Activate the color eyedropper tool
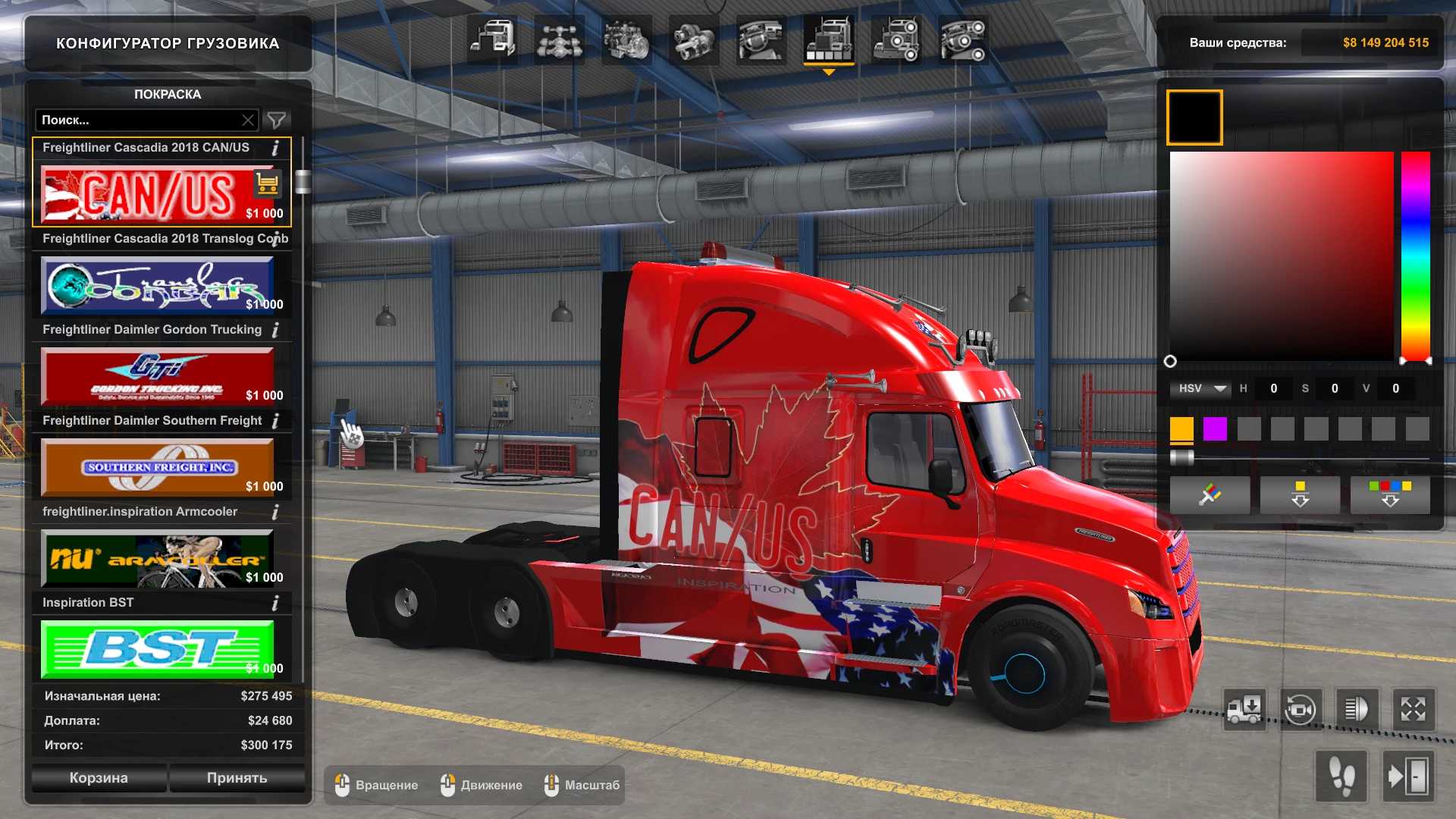 (x=1210, y=495)
